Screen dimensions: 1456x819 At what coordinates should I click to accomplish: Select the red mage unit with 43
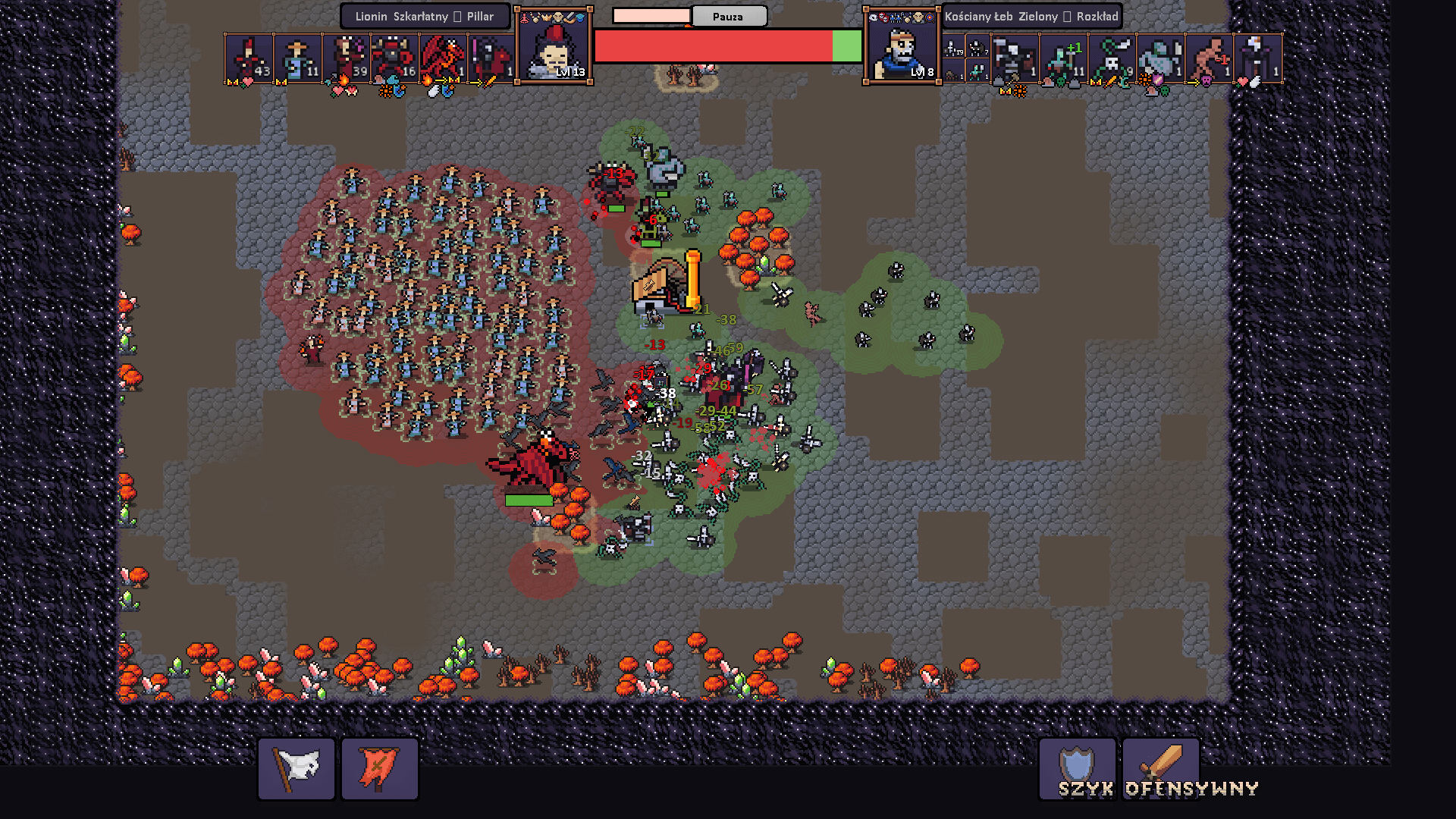pyautogui.click(x=249, y=58)
